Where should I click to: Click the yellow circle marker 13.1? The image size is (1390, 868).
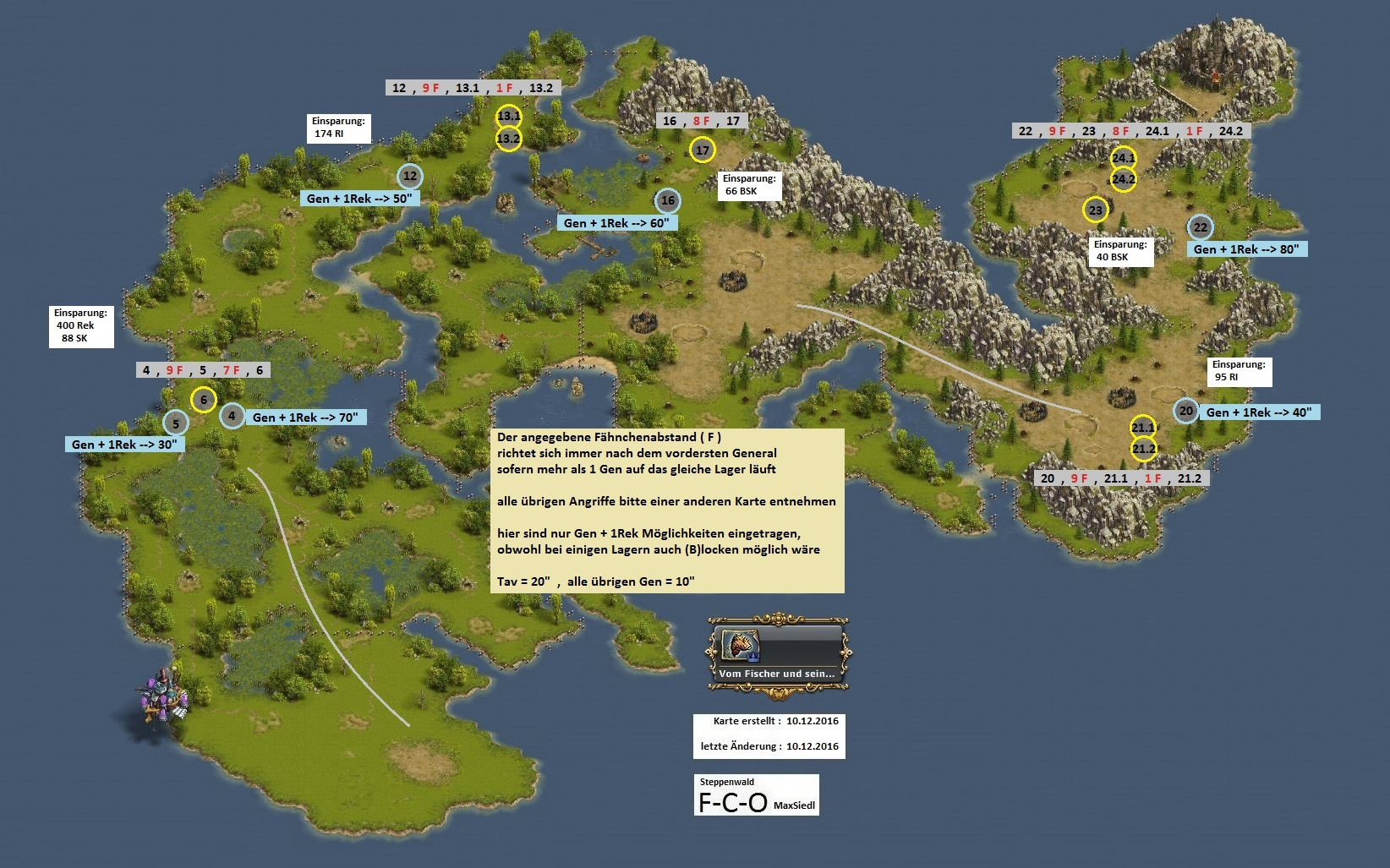pos(508,116)
